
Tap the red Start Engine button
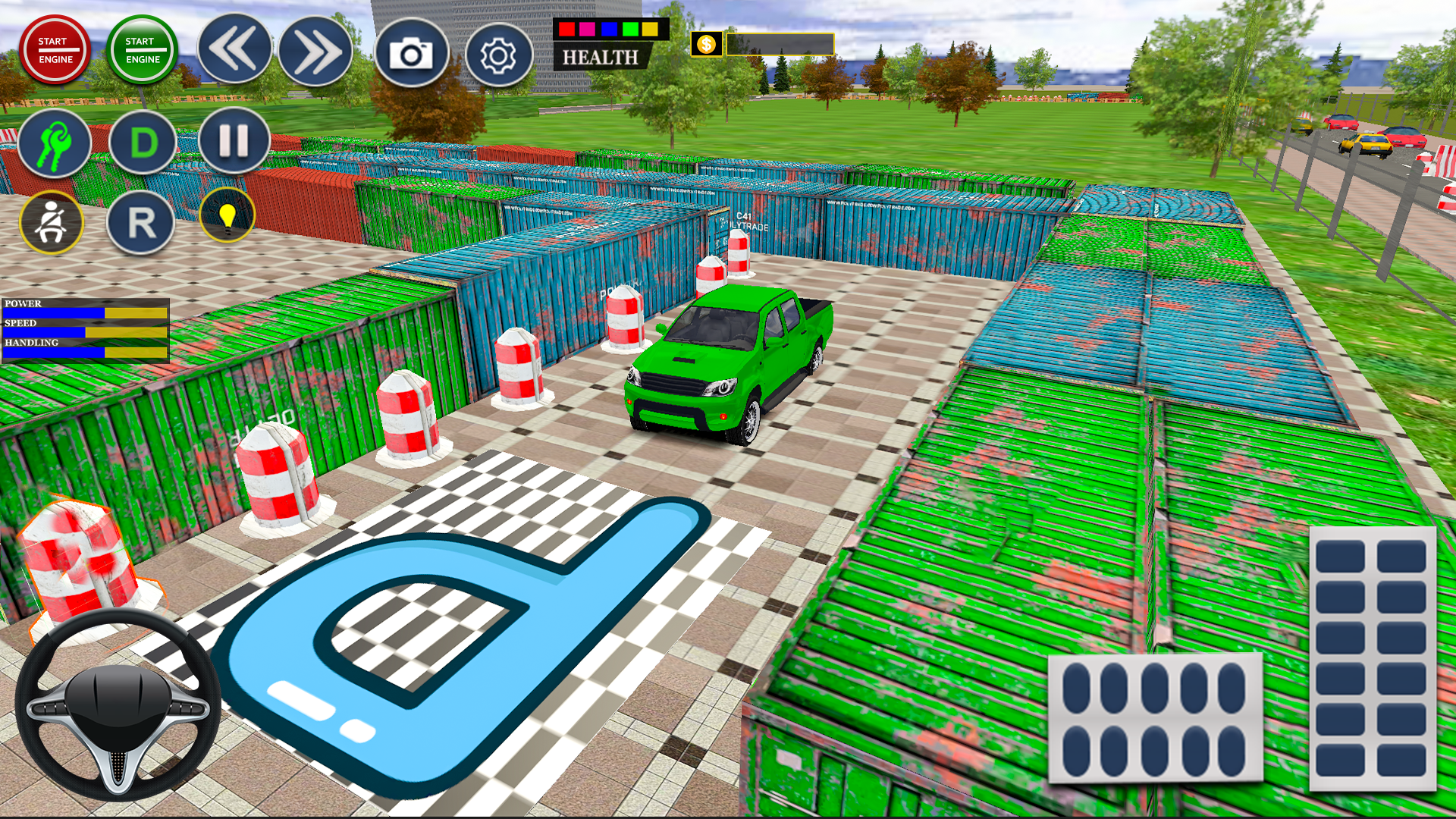[x=55, y=50]
